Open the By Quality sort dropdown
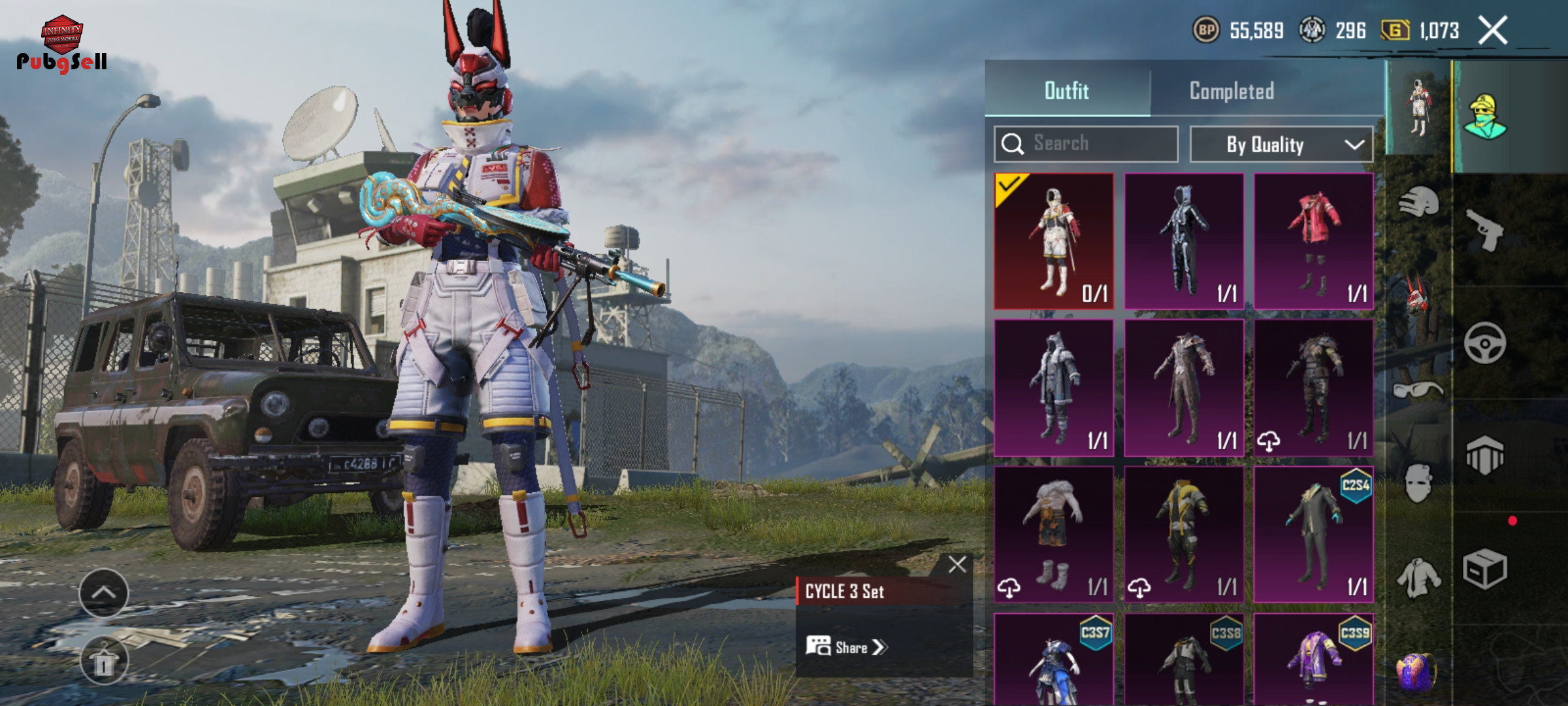The width and height of the screenshot is (1568, 706). [1281, 144]
